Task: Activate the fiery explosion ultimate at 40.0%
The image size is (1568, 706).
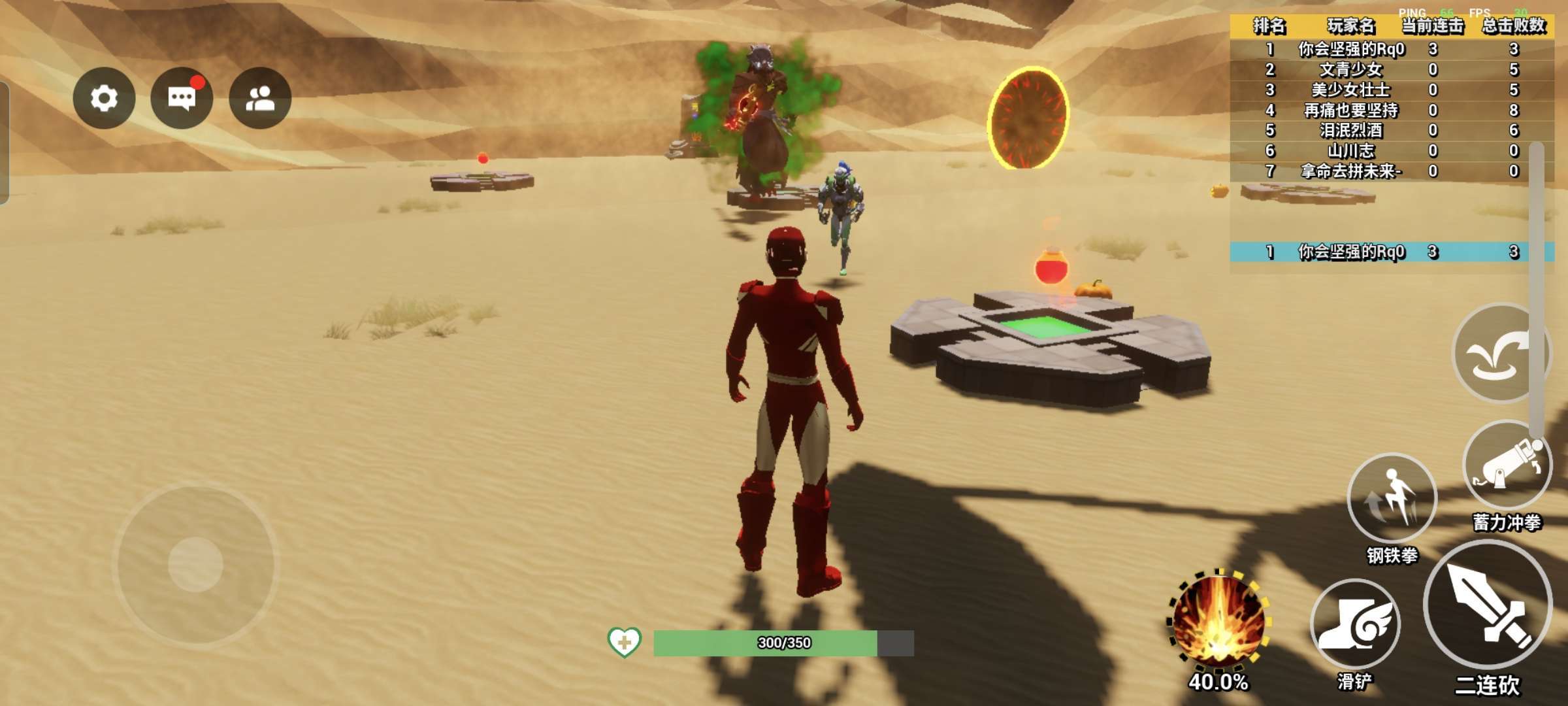Action: pos(1218,621)
